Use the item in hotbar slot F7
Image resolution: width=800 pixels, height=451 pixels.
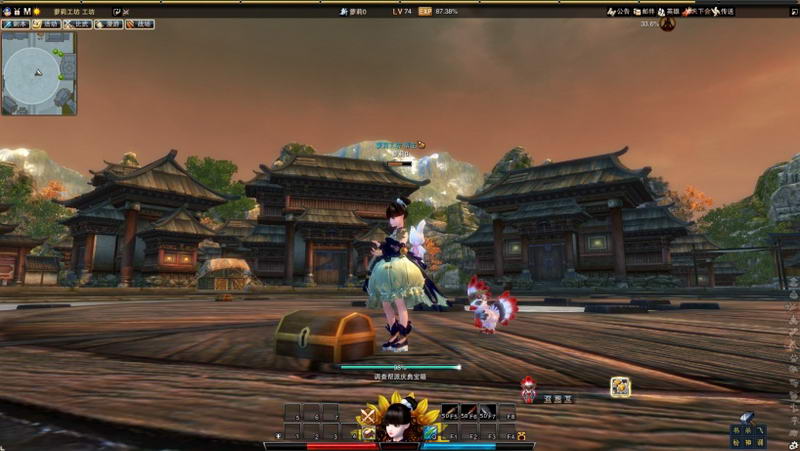tap(487, 411)
